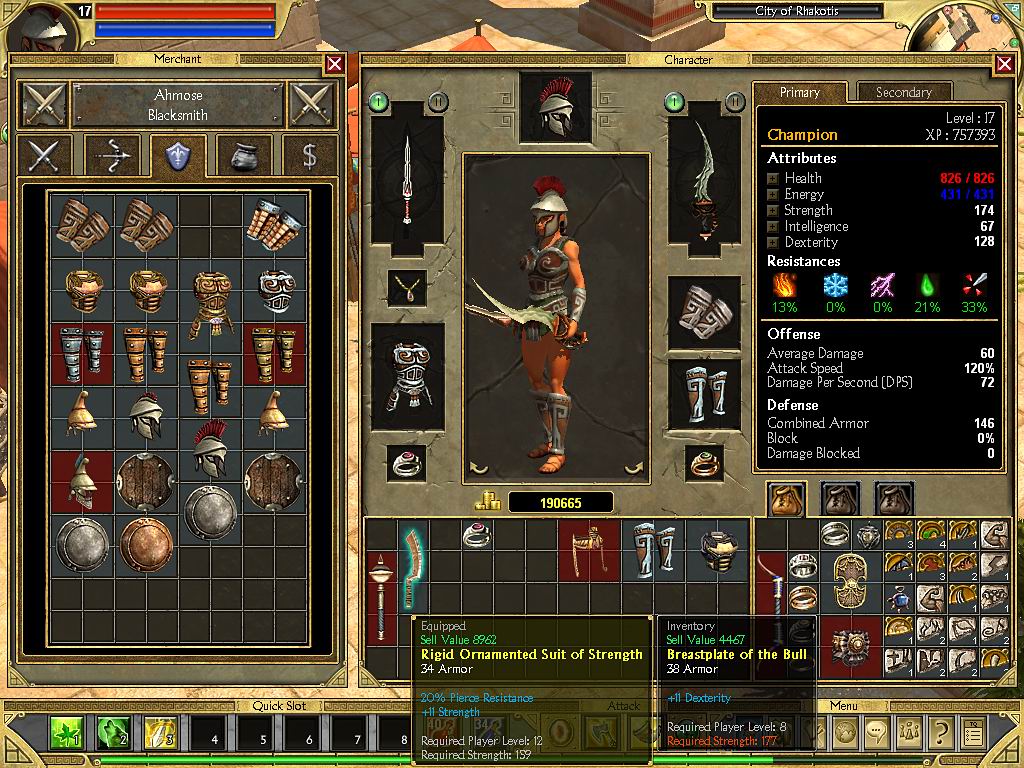
Task: Close the Merchant window
Action: 334,64
